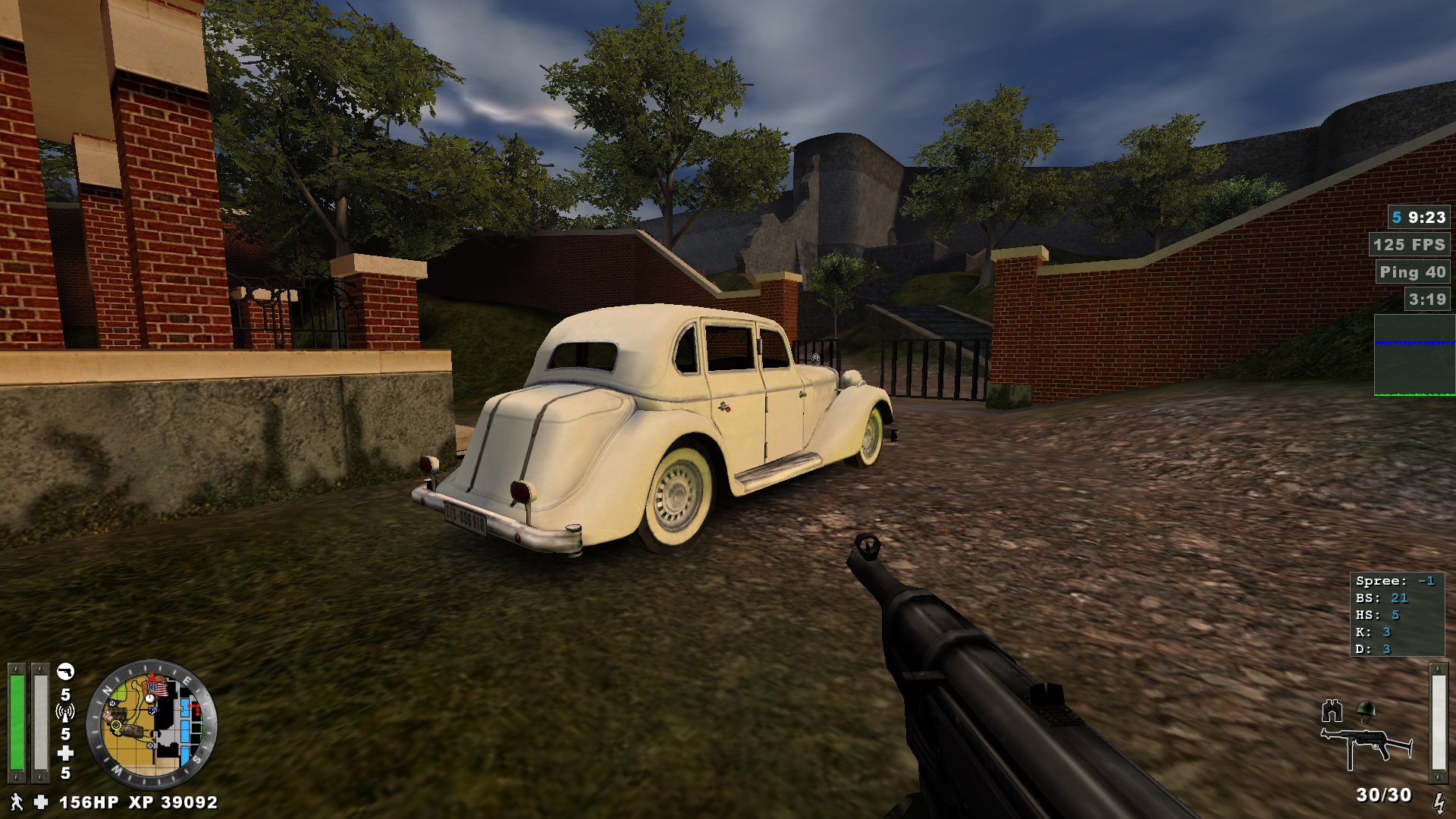Click the American flag marker on the minimap
Image resolution: width=1456 pixels, height=819 pixels.
coord(157,689)
